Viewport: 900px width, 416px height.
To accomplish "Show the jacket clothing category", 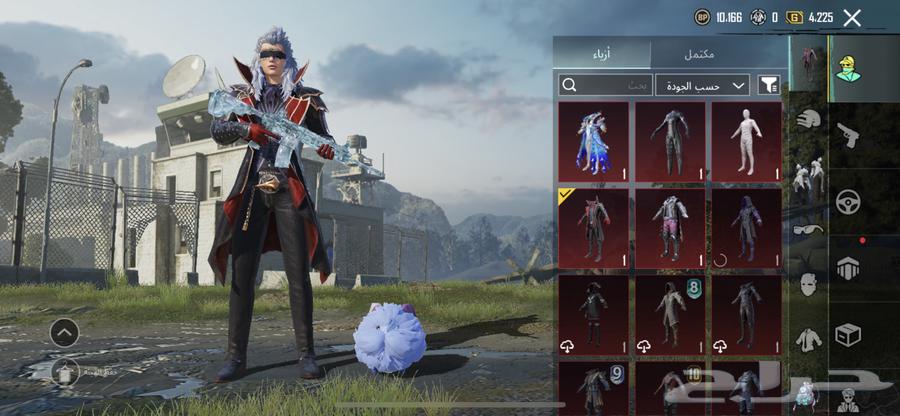I will tap(808, 338).
